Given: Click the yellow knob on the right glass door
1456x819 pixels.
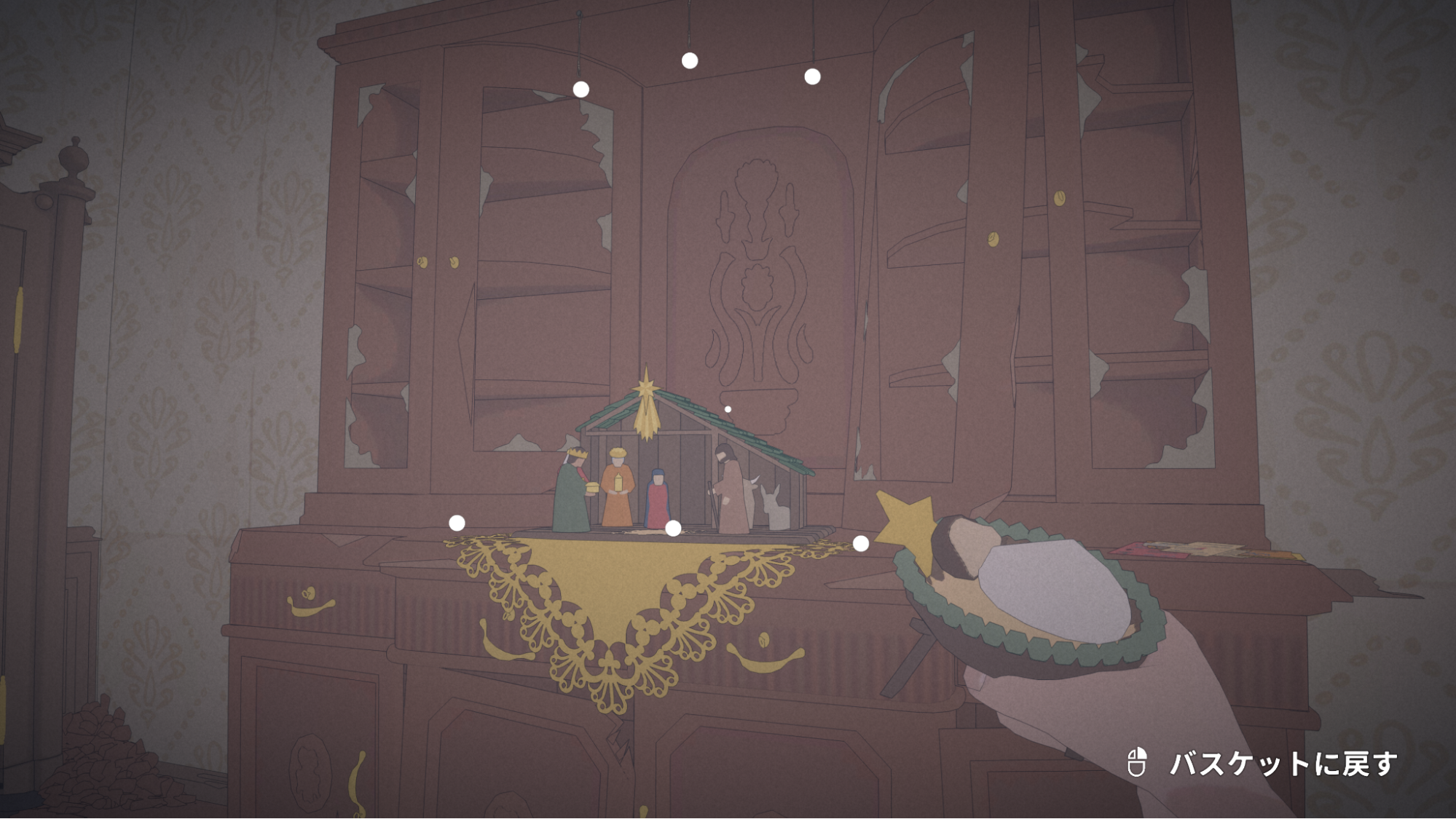Looking at the screenshot, I should tap(1060, 198).
